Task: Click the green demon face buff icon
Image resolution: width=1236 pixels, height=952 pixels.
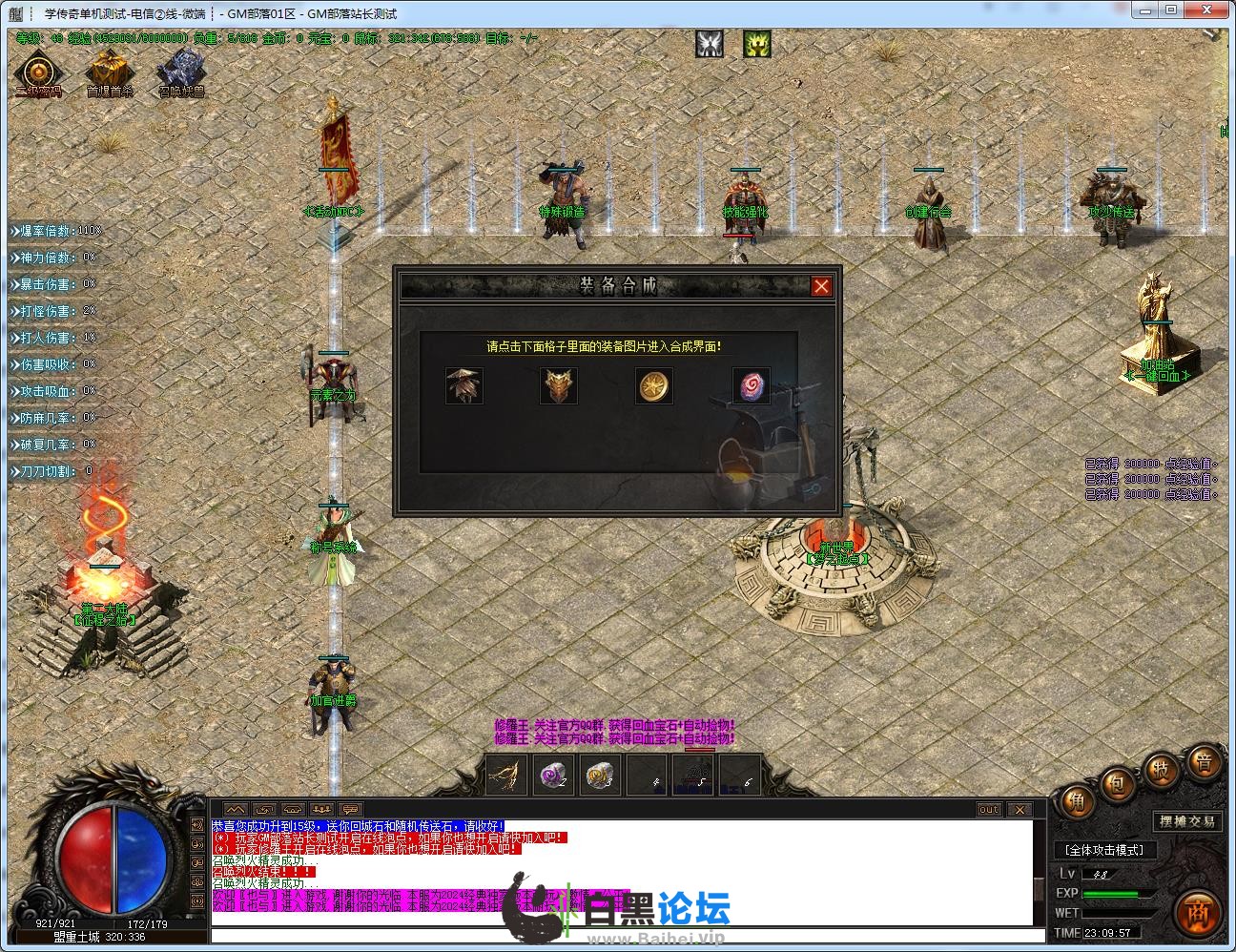Action: coord(757,44)
